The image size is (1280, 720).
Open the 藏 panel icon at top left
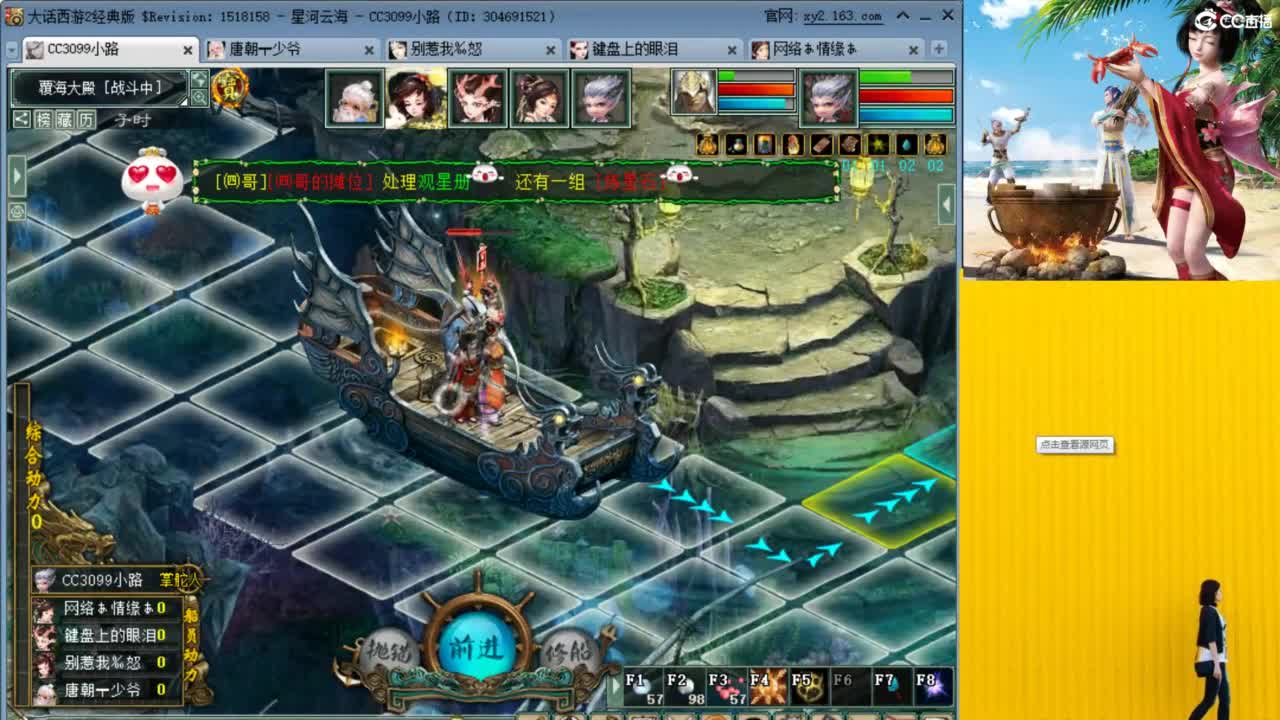63,119
